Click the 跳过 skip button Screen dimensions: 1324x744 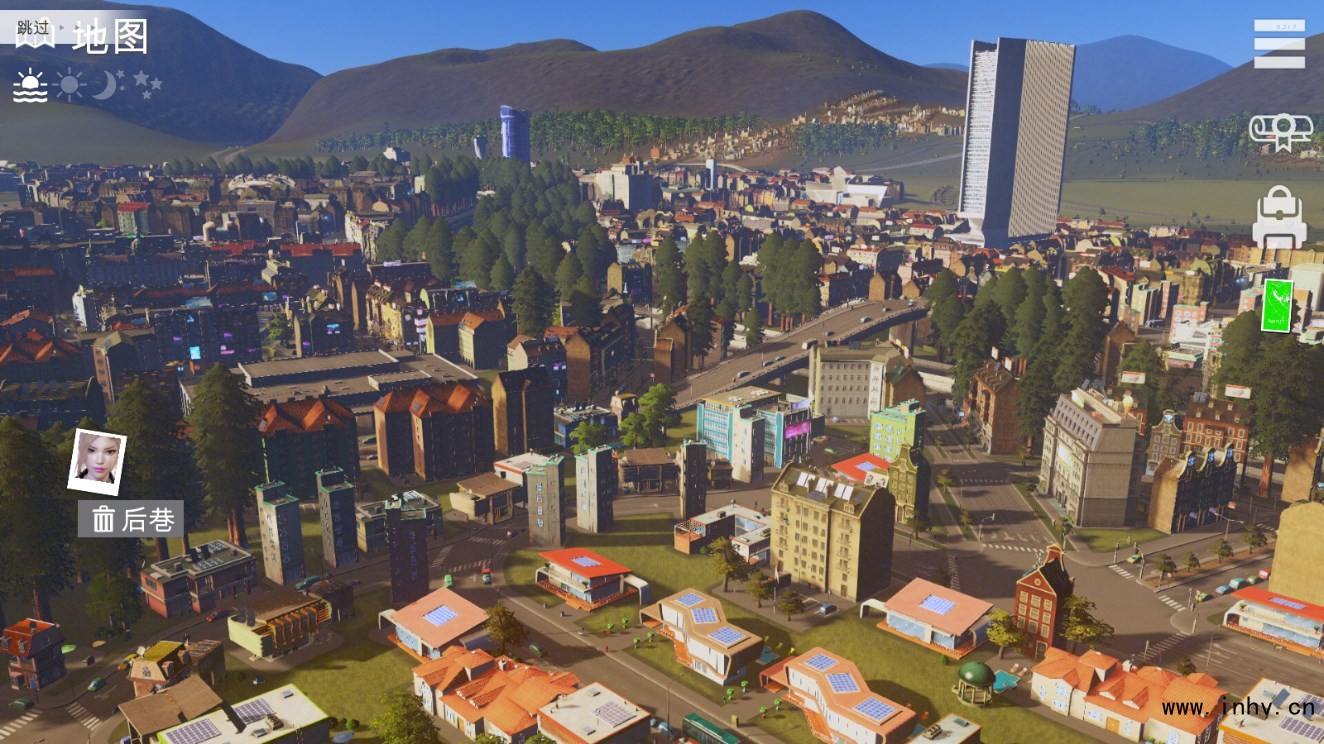[x=34, y=29]
